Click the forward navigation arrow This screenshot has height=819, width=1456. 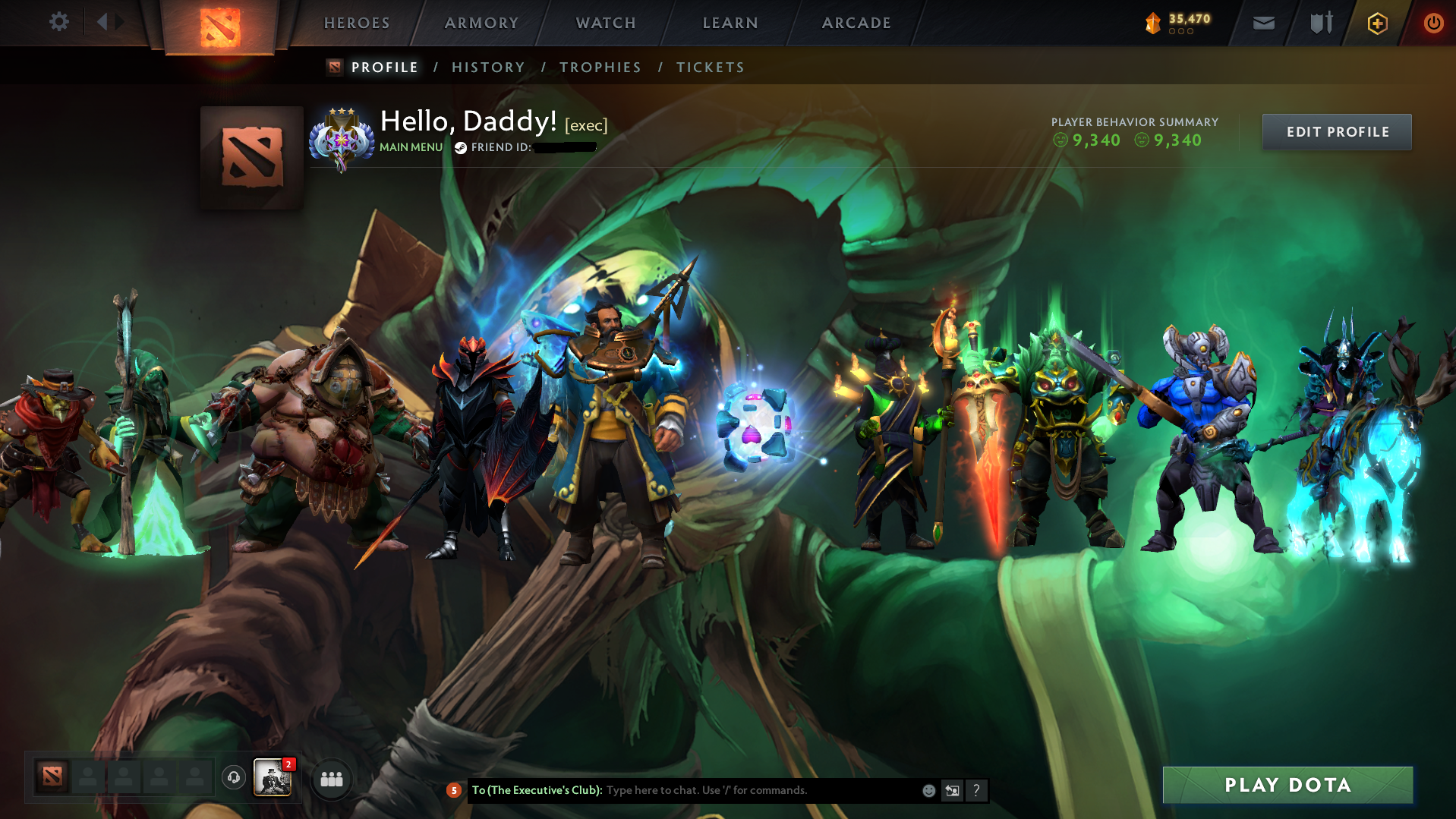(120, 22)
